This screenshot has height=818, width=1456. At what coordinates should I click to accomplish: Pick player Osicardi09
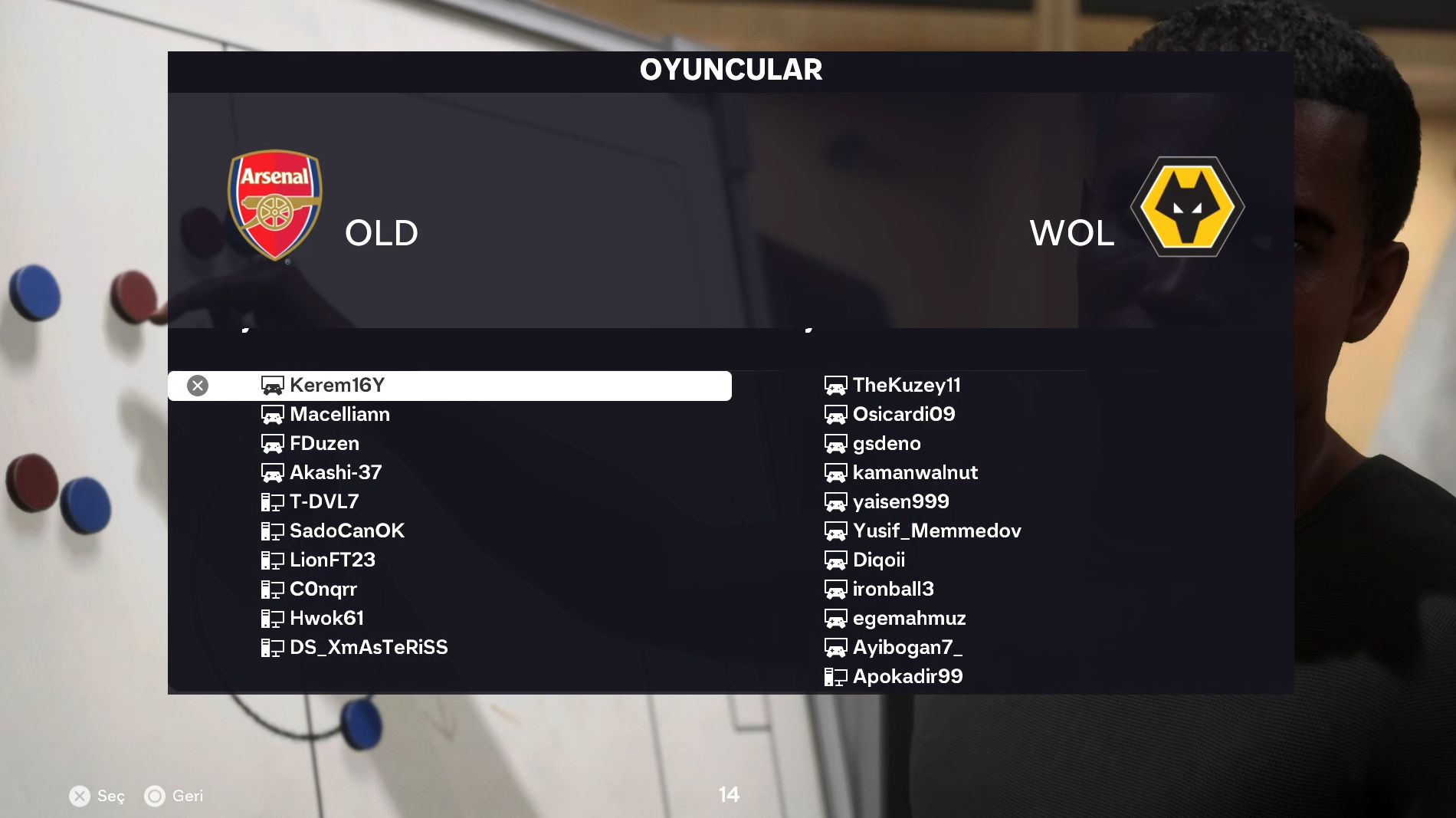tap(903, 414)
